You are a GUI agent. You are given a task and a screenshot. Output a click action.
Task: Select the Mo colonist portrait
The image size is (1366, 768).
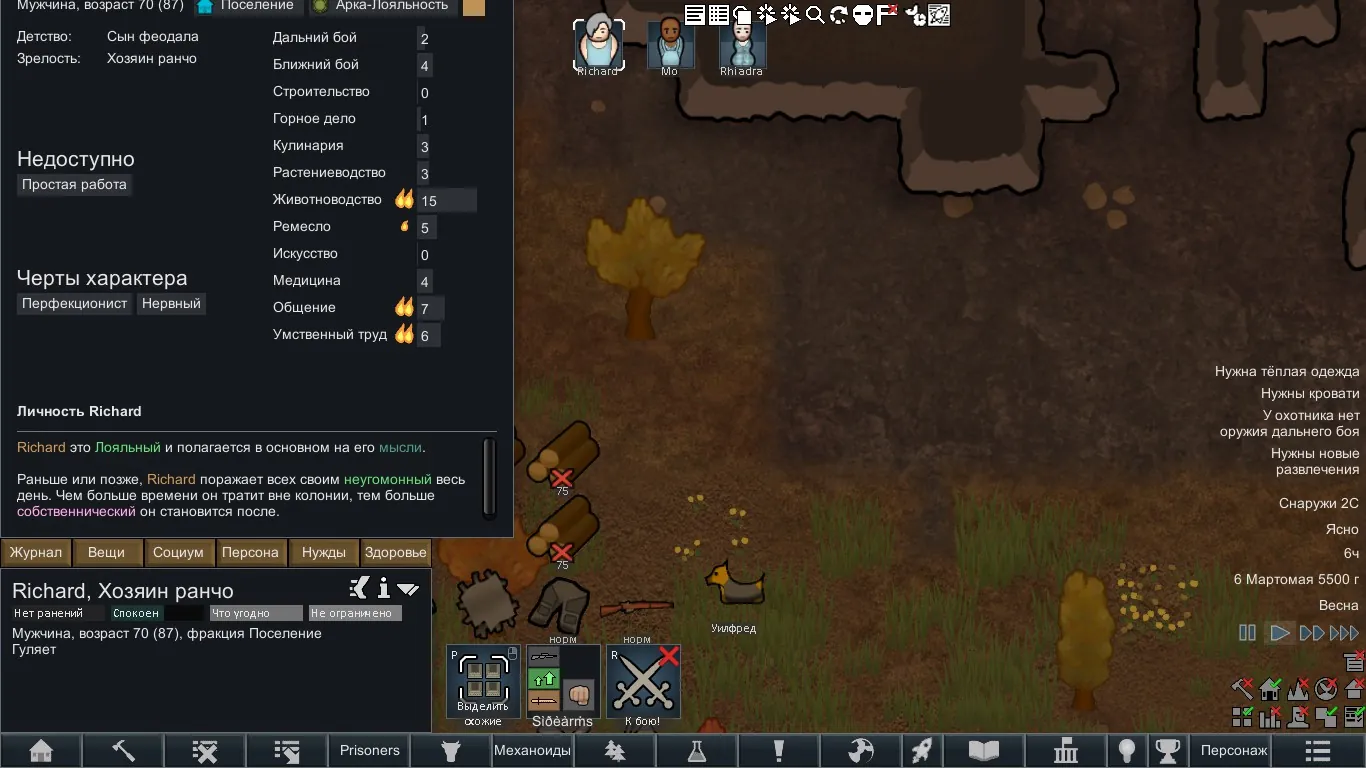coord(670,44)
